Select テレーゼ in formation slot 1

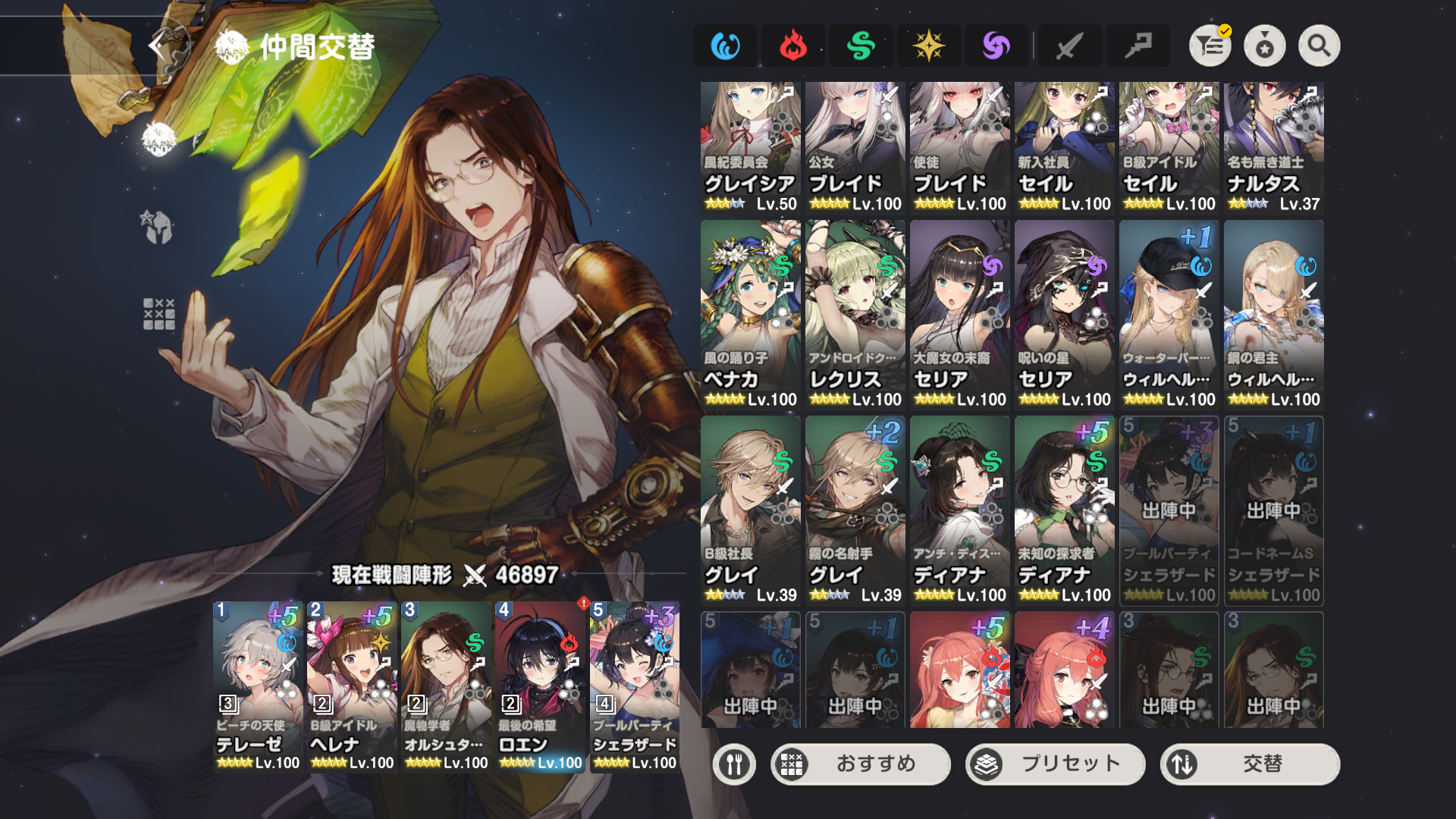pyautogui.click(x=258, y=686)
